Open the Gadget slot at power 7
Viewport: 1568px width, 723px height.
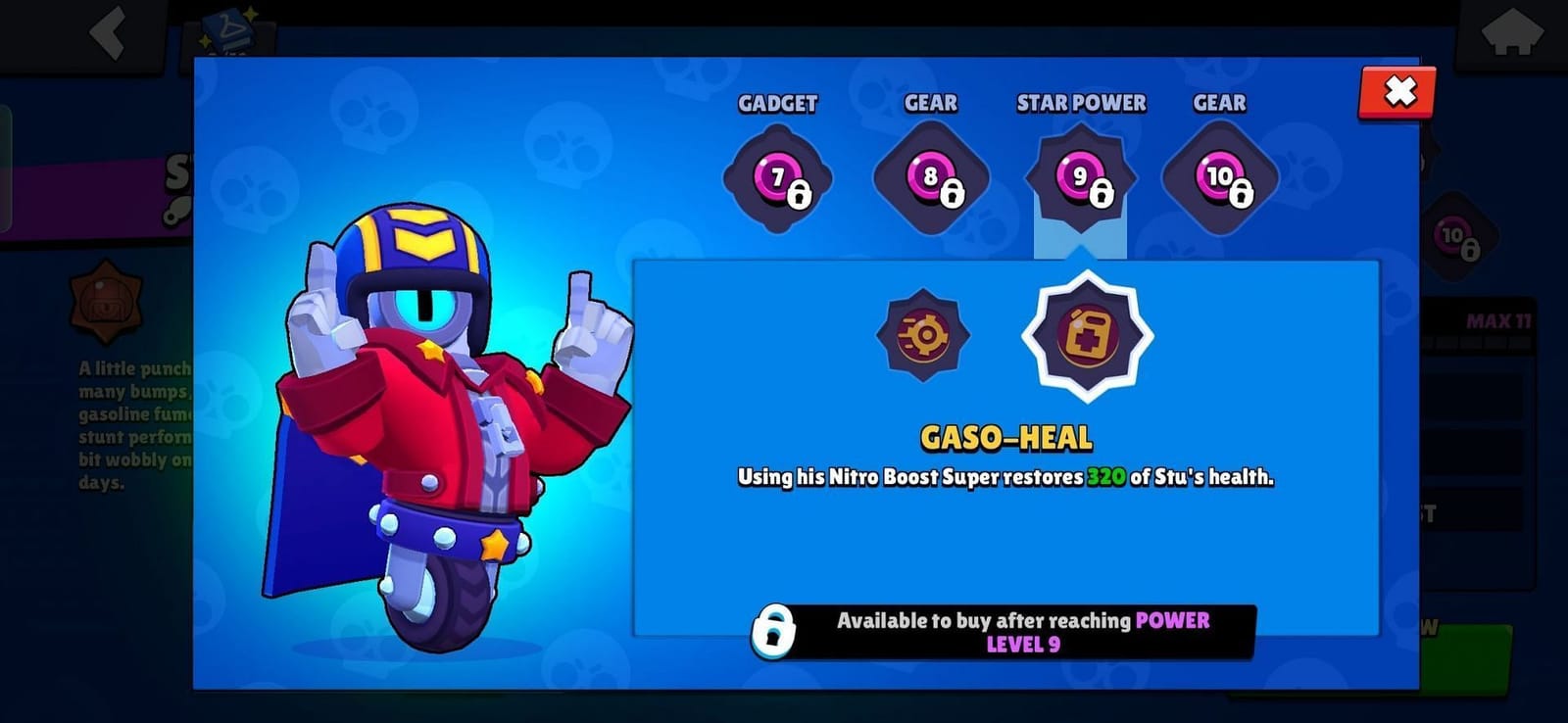777,176
